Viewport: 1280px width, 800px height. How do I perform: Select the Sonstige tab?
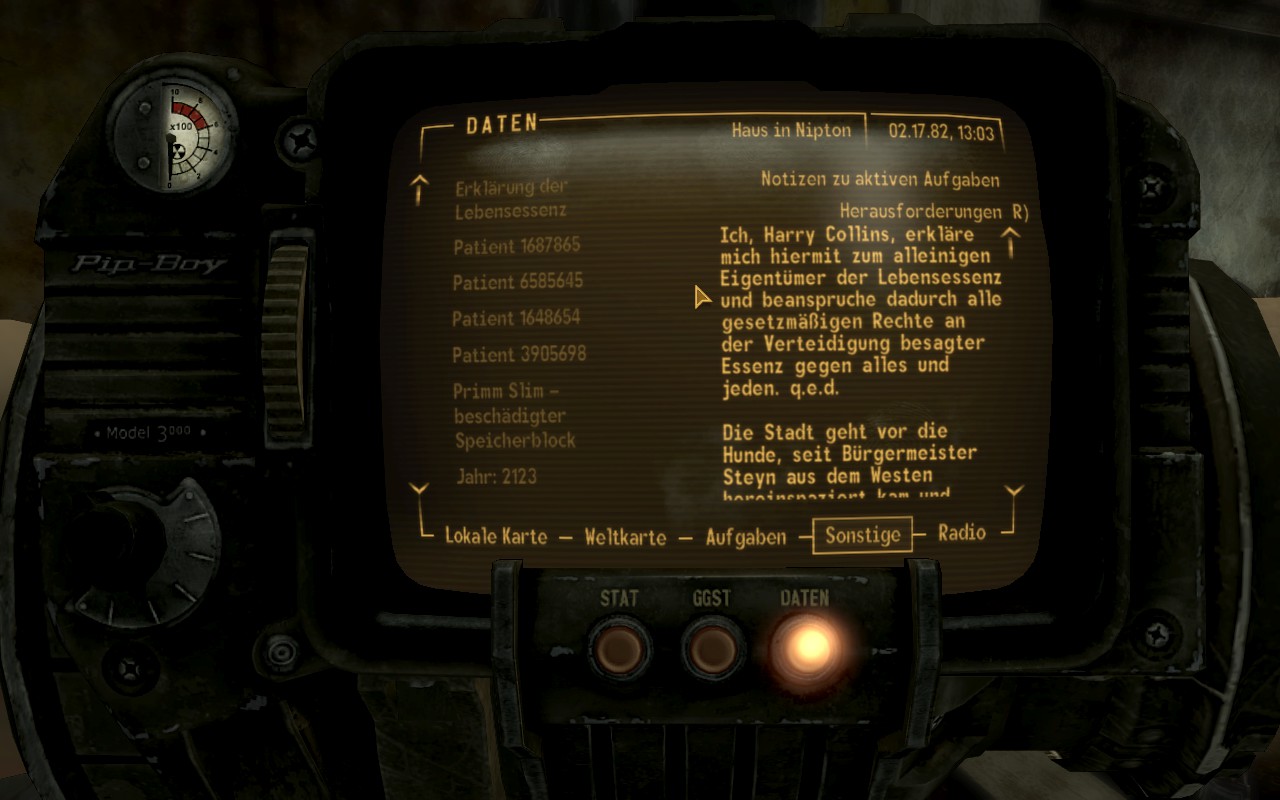[x=862, y=535]
